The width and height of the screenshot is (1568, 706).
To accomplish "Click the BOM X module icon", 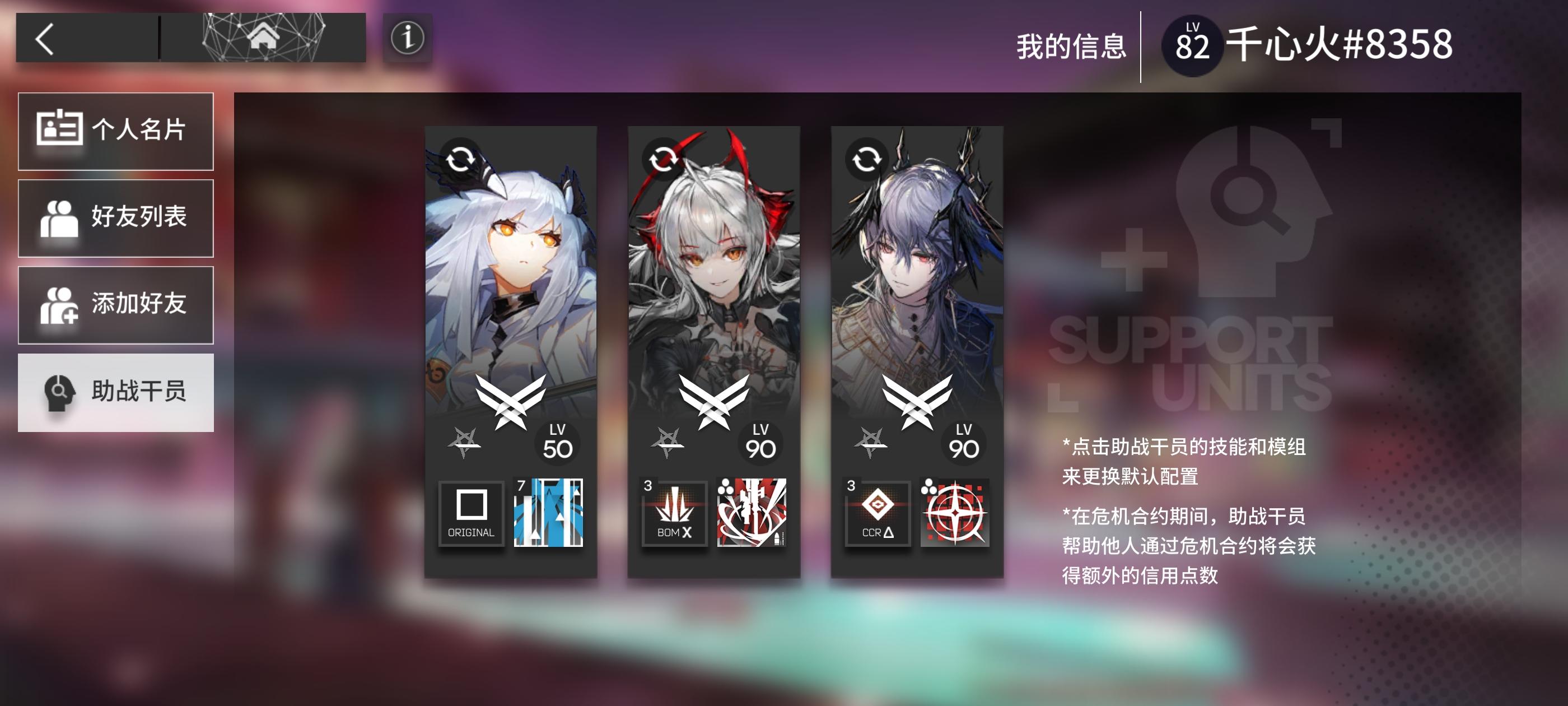I will pyautogui.click(x=674, y=515).
